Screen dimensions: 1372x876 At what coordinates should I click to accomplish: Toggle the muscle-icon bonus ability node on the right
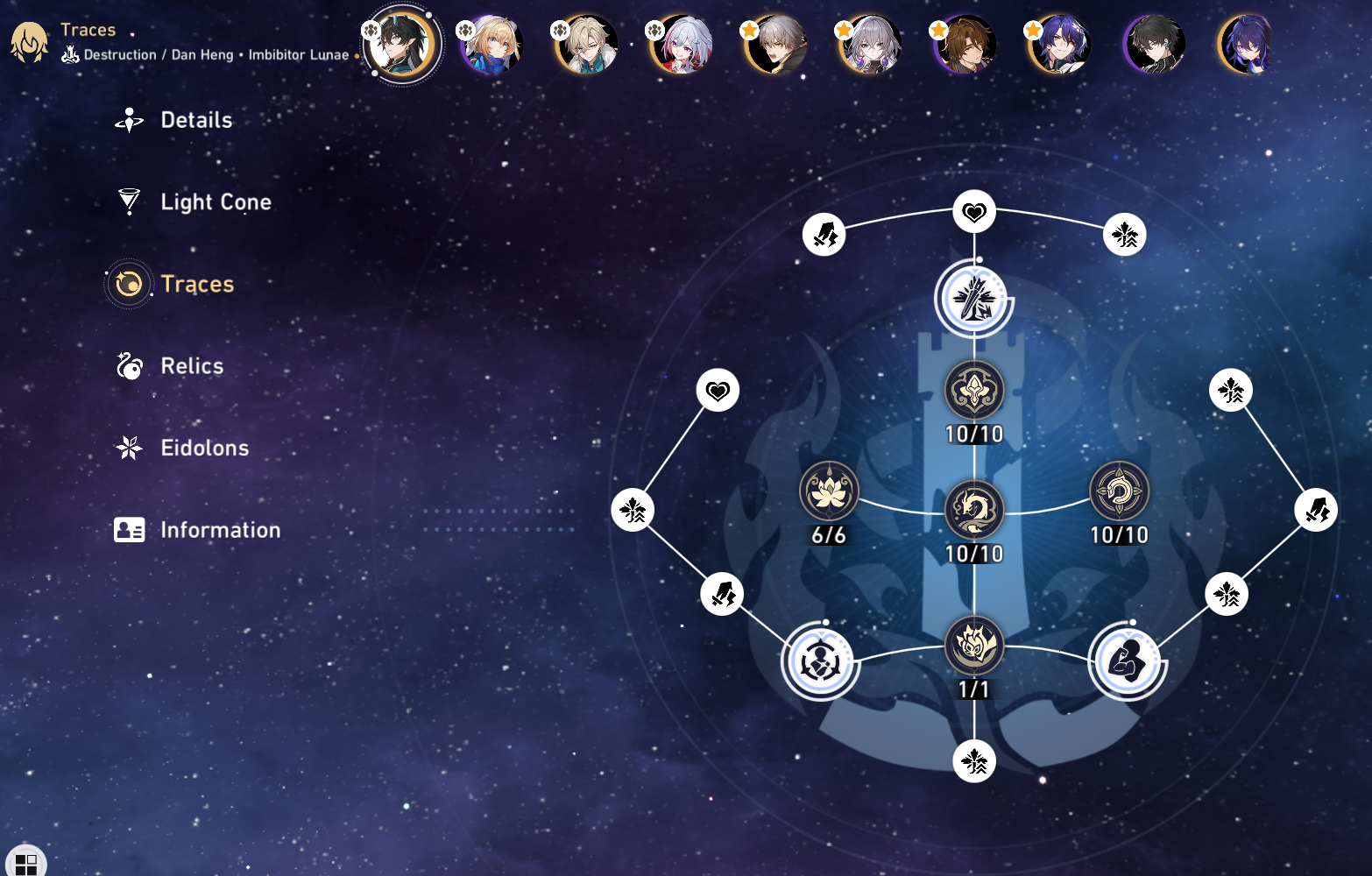coord(1128,661)
